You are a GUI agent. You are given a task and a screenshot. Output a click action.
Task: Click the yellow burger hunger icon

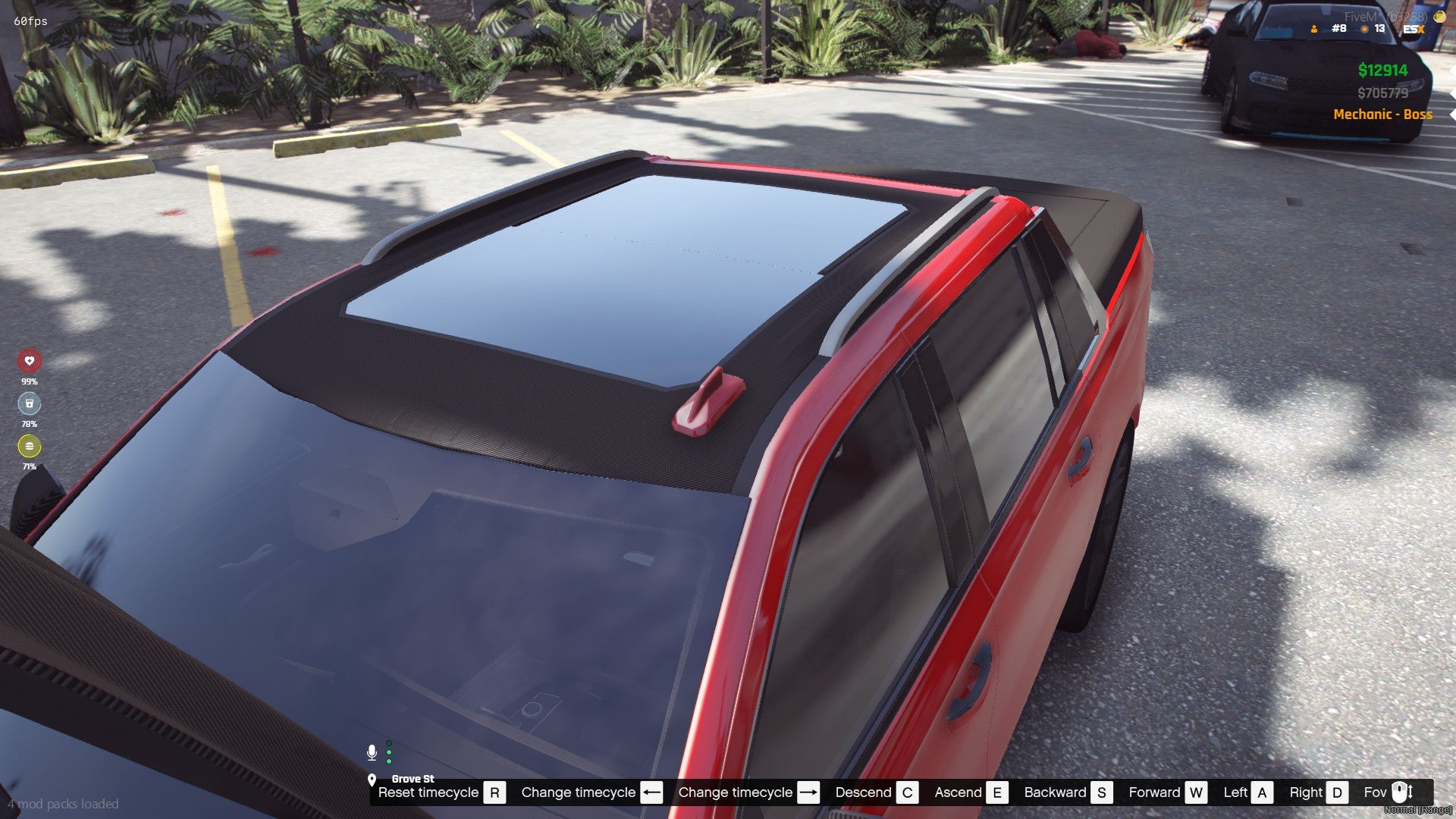pyautogui.click(x=30, y=446)
